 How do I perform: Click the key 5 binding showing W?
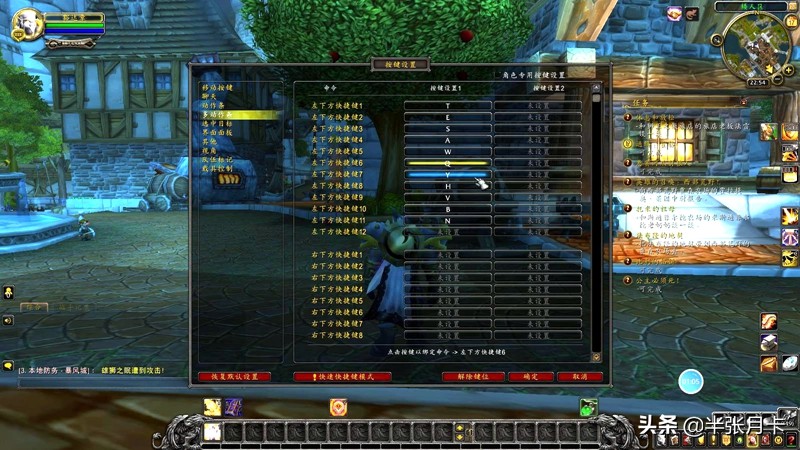click(447, 151)
